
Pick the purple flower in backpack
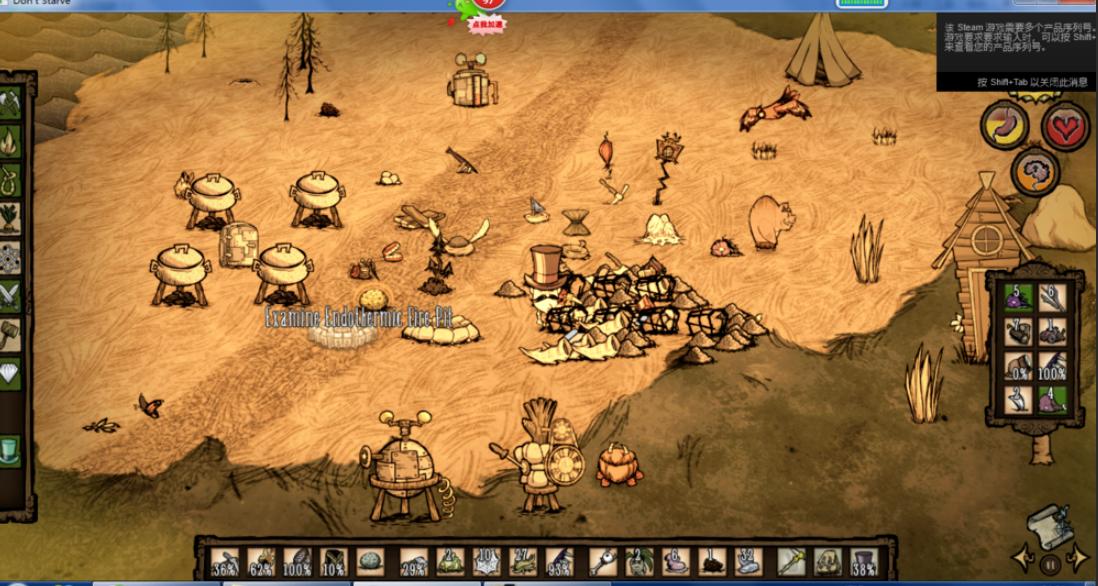pos(1018,297)
